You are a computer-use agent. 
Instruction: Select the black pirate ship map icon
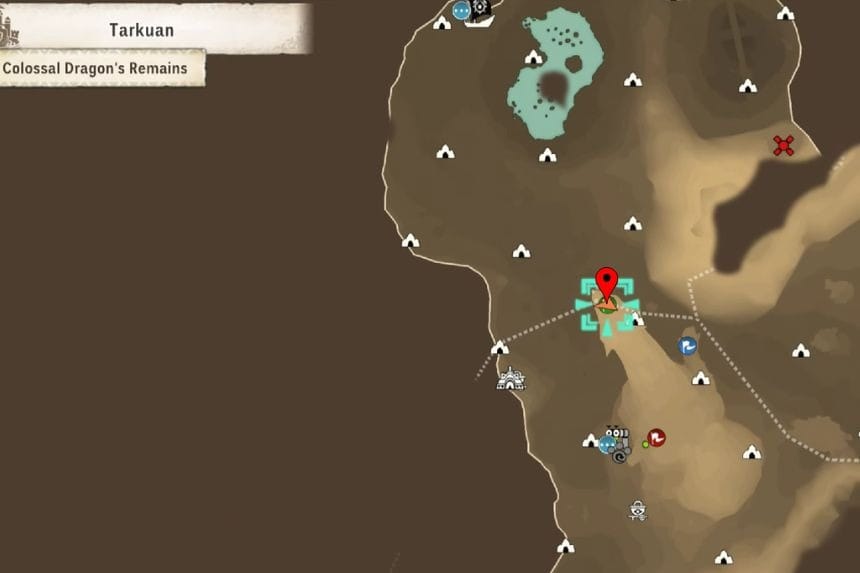point(480,11)
